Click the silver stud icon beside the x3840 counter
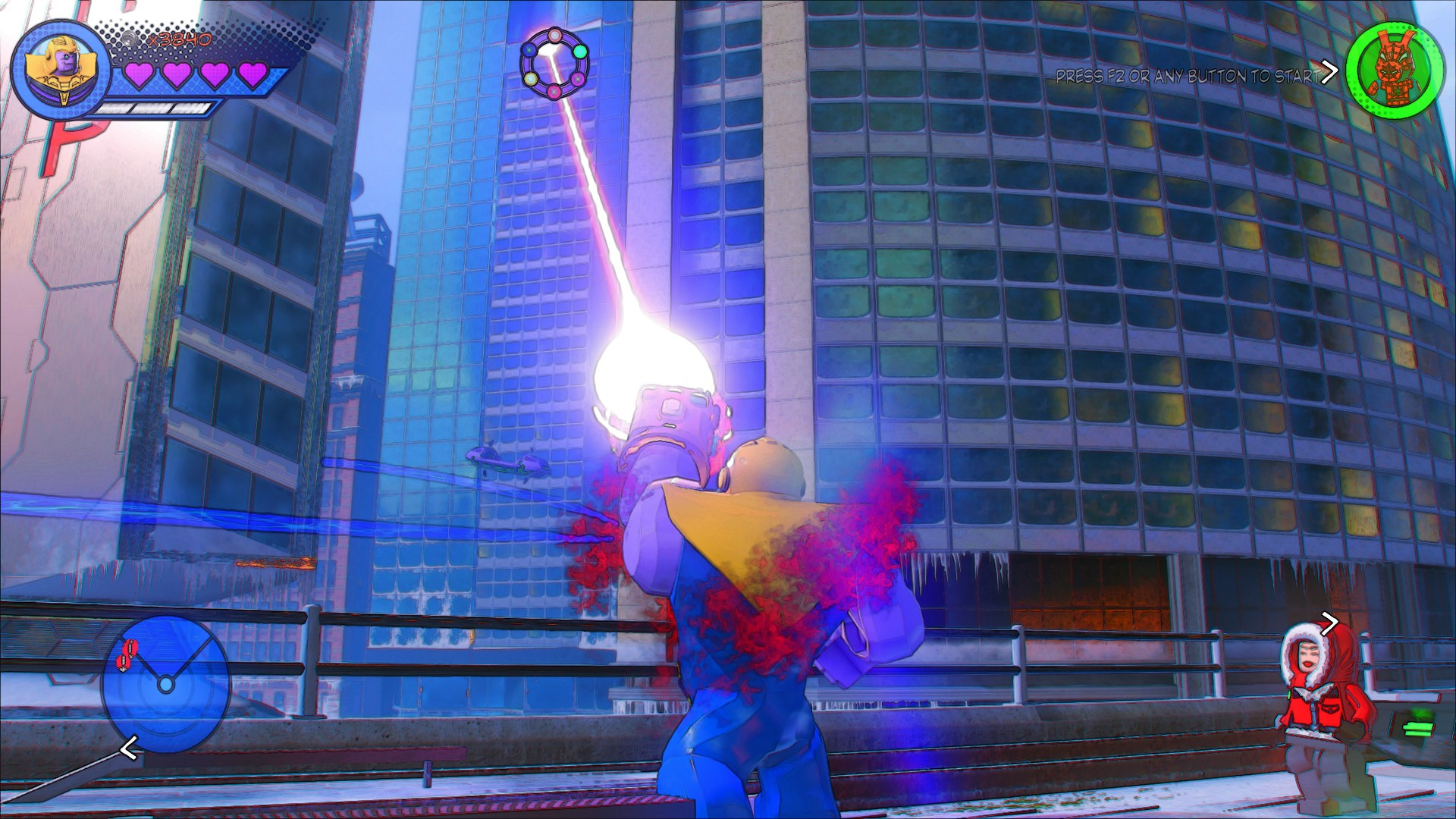 pyautogui.click(x=130, y=40)
